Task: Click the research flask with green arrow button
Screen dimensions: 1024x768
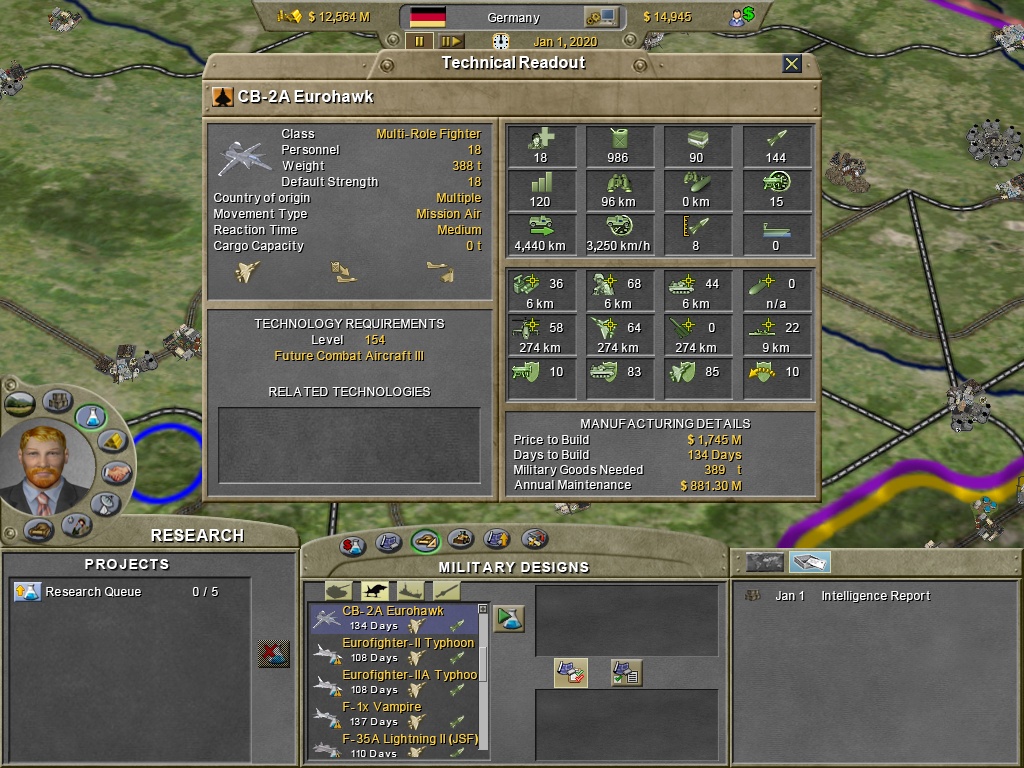Action: coord(510,618)
